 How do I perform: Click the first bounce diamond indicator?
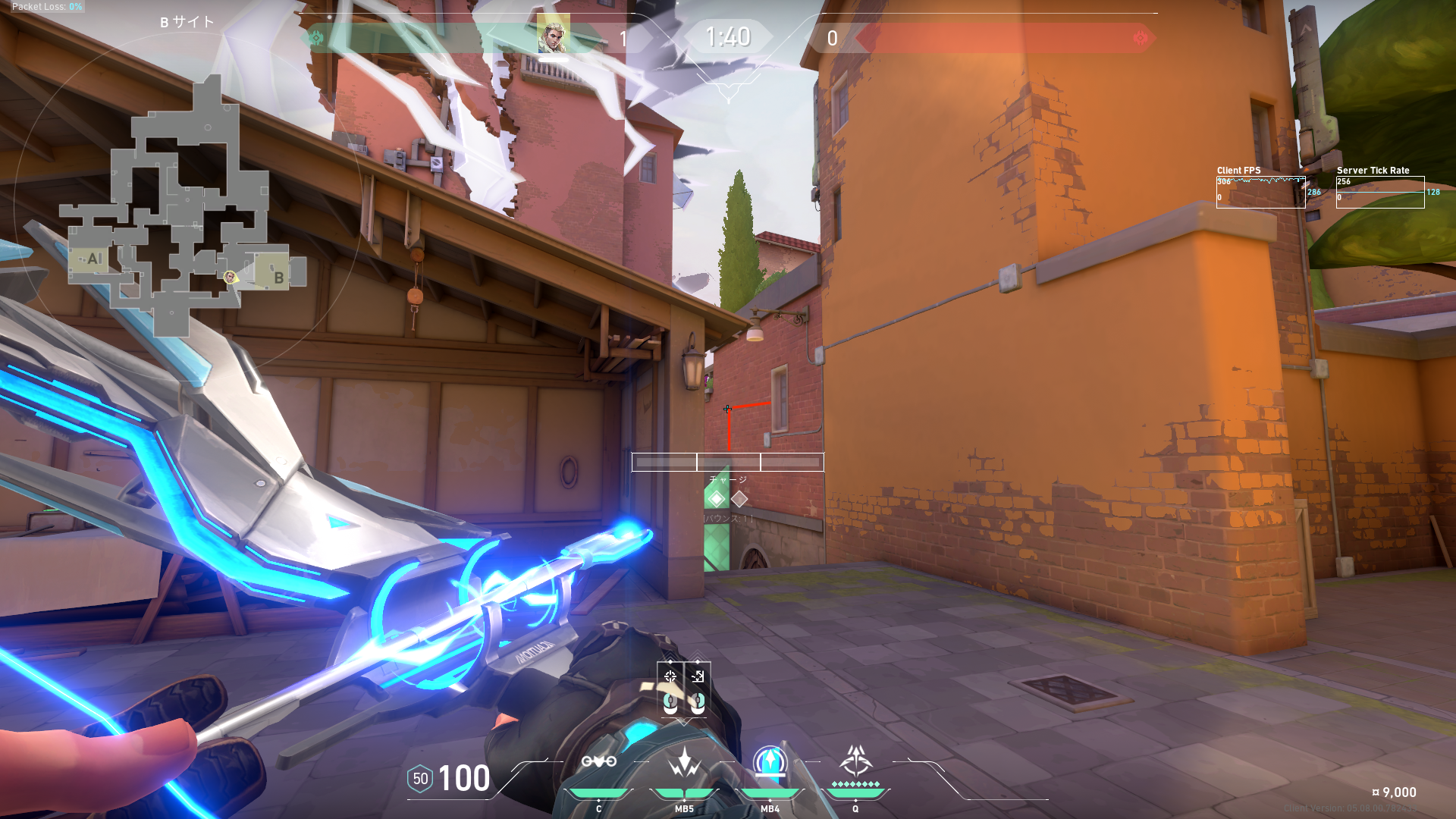pyautogui.click(x=717, y=499)
